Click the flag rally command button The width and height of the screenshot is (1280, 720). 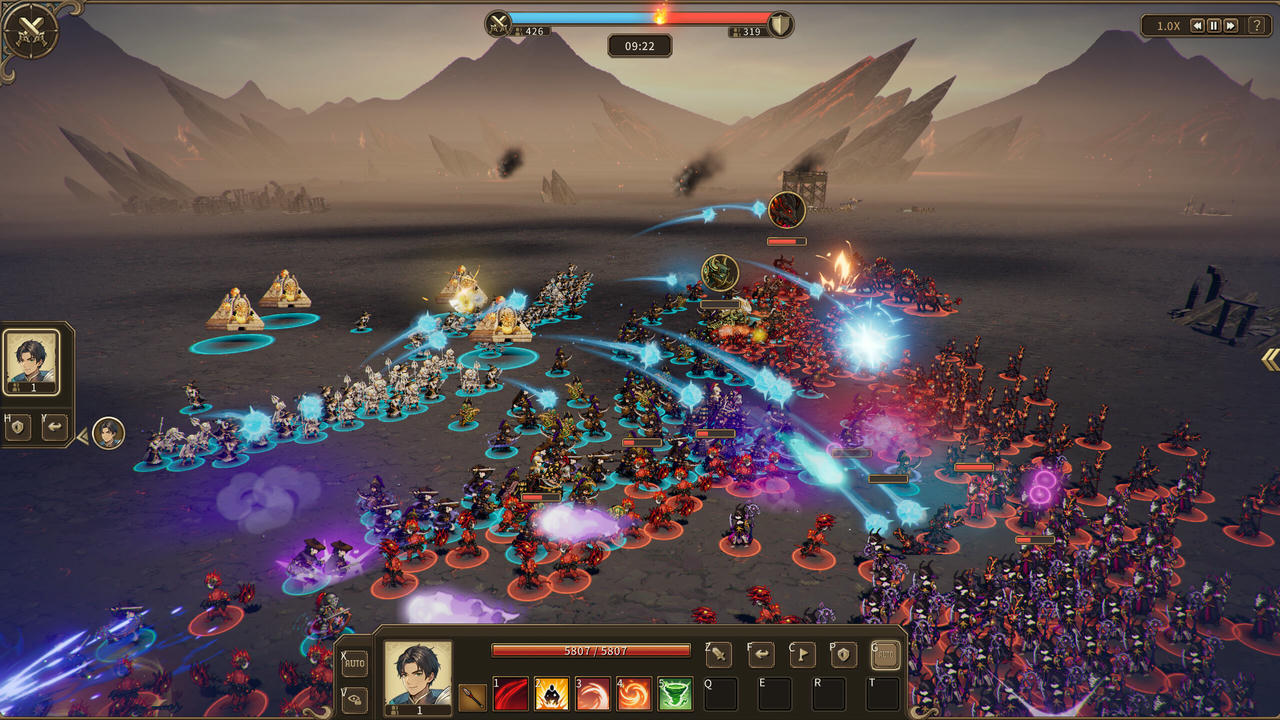[x=802, y=655]
